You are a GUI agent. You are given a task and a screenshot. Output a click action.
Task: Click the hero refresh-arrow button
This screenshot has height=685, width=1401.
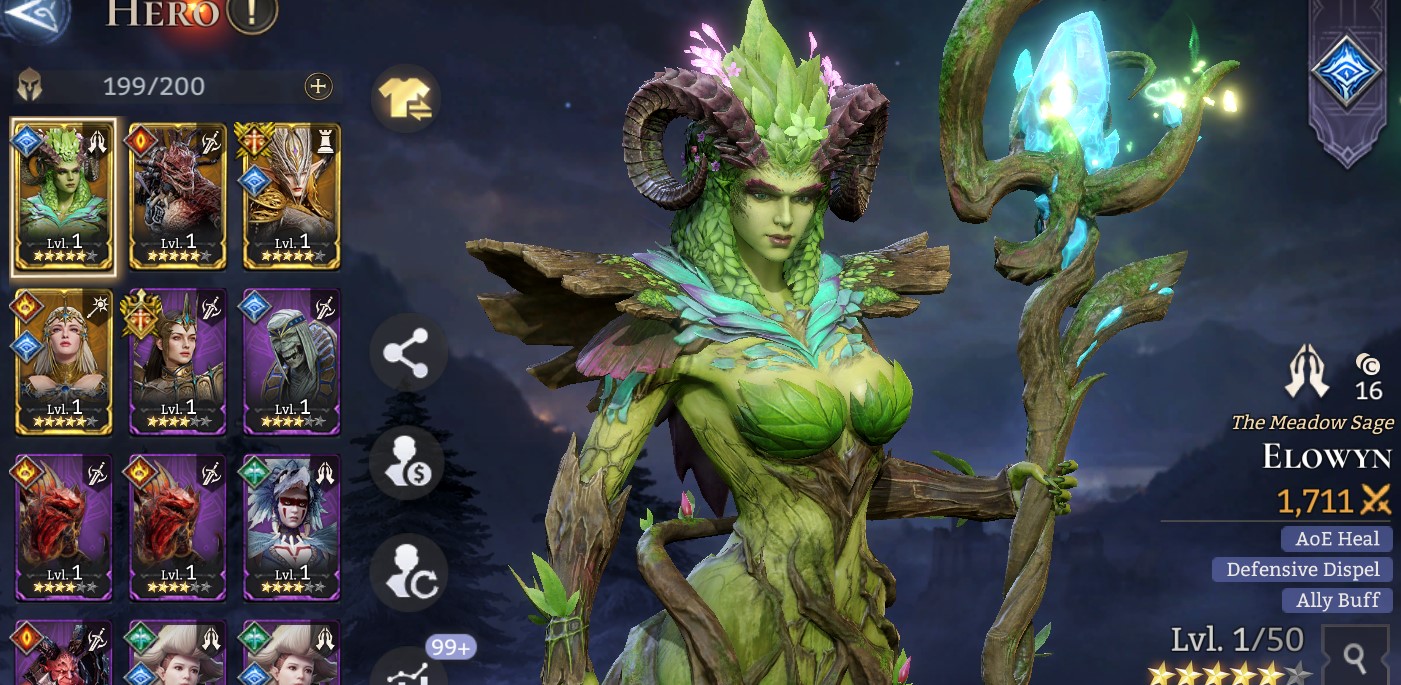pyautogui.click(x=408, y=573)
